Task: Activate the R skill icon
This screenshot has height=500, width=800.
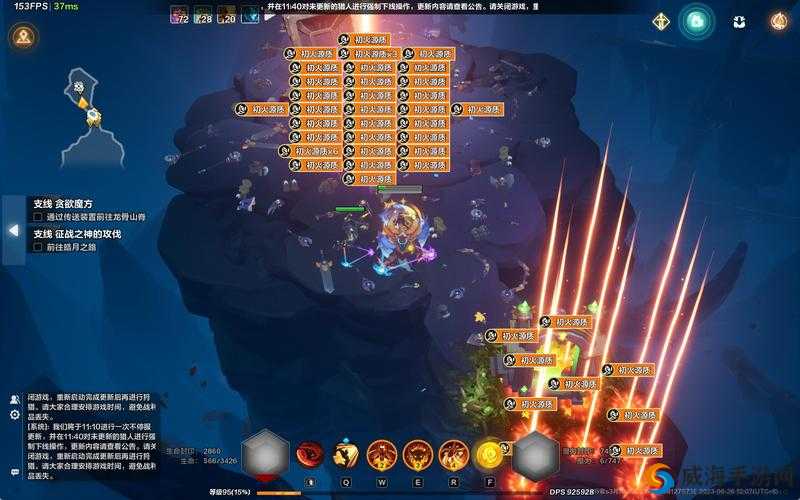Action: 453,455
